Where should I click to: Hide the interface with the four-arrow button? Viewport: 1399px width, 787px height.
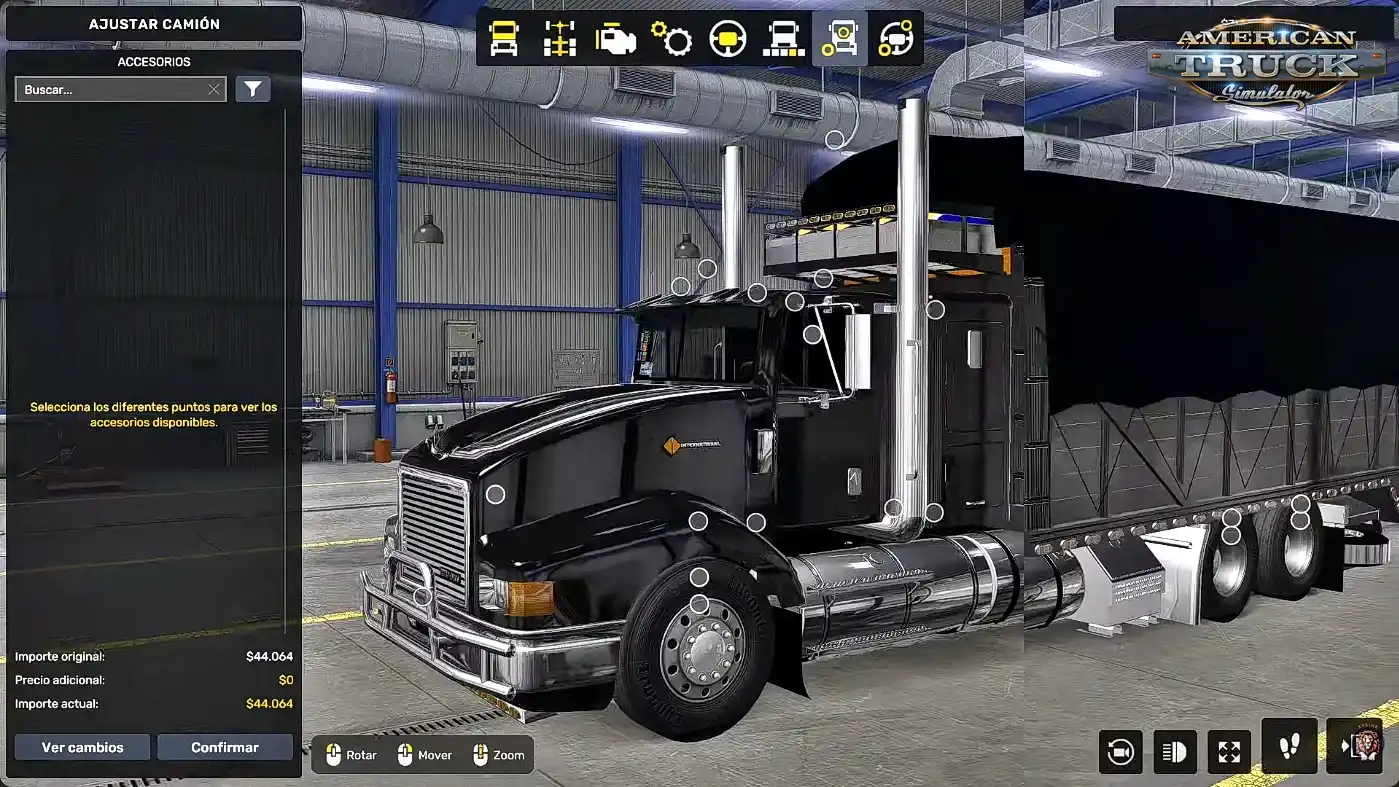[1229, 752]
